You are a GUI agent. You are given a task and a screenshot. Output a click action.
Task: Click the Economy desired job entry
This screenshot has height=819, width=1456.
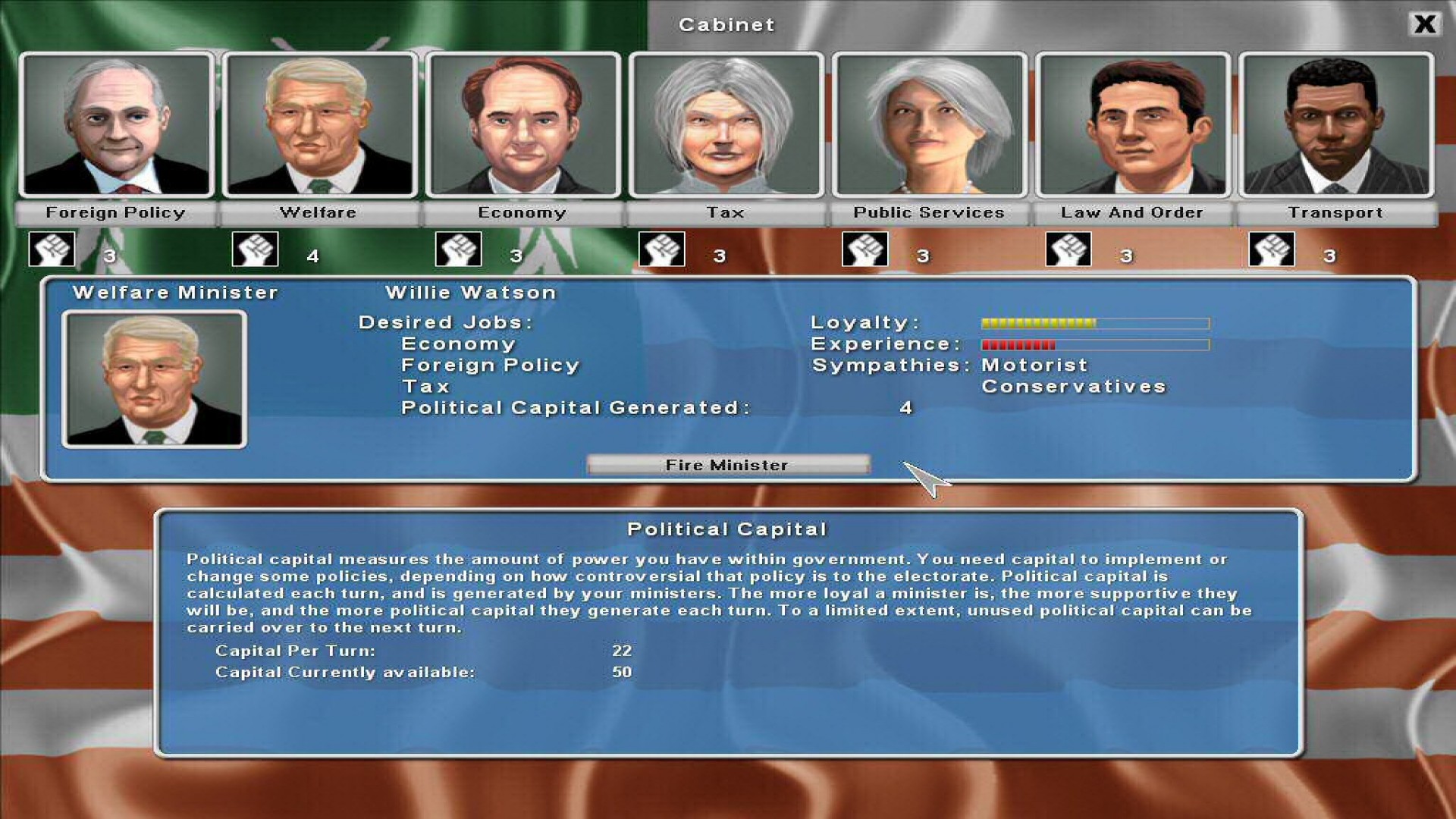458,344
